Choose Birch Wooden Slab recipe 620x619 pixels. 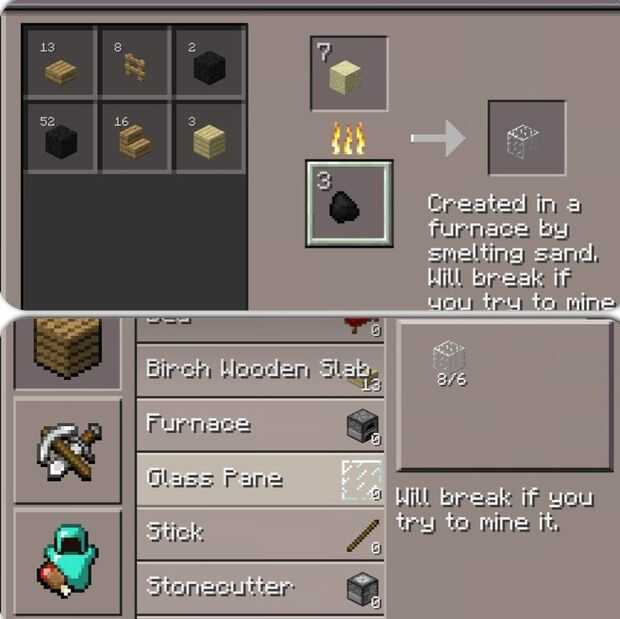click(259, 370)
